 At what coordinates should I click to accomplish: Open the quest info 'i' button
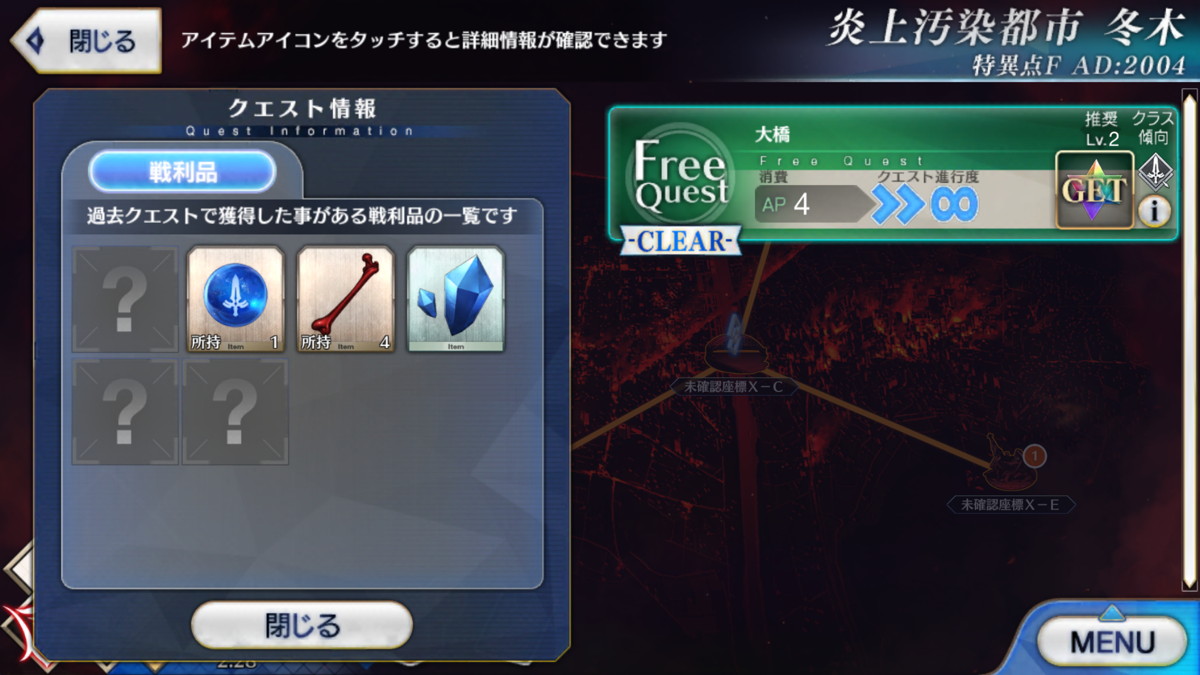click(x=1154, y=211)
